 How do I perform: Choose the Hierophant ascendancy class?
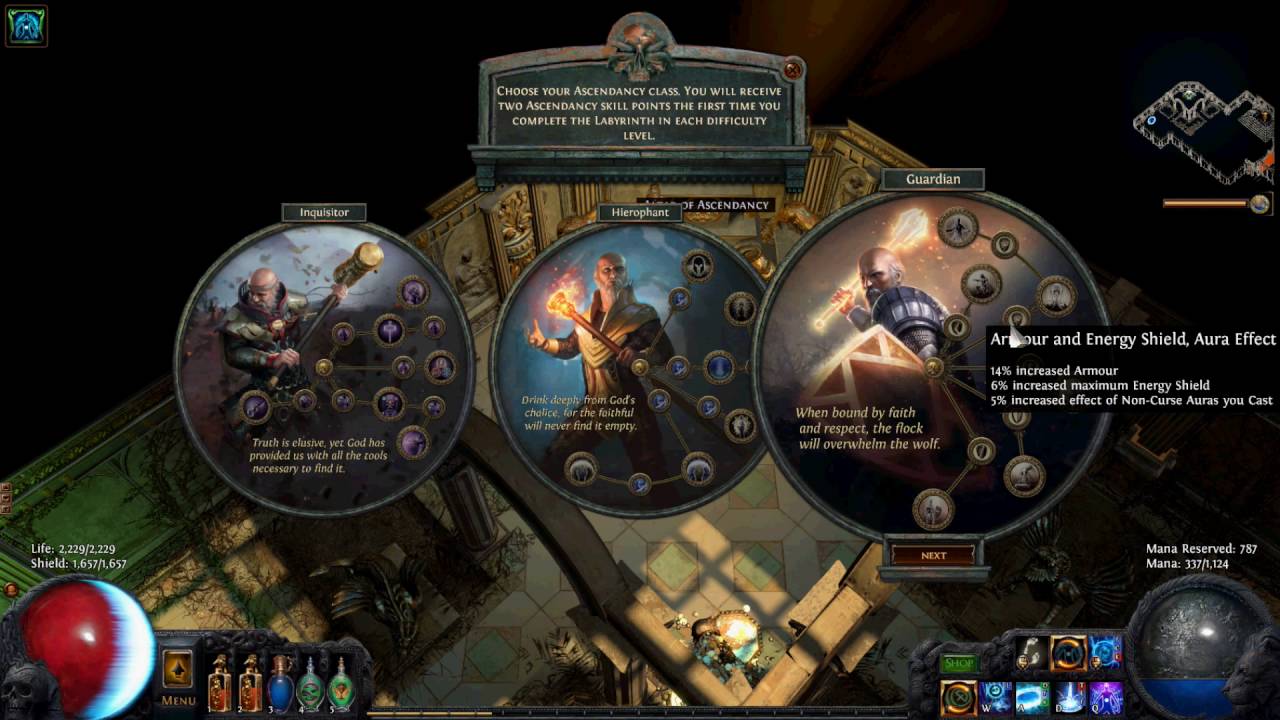click(x=639, y=212)
